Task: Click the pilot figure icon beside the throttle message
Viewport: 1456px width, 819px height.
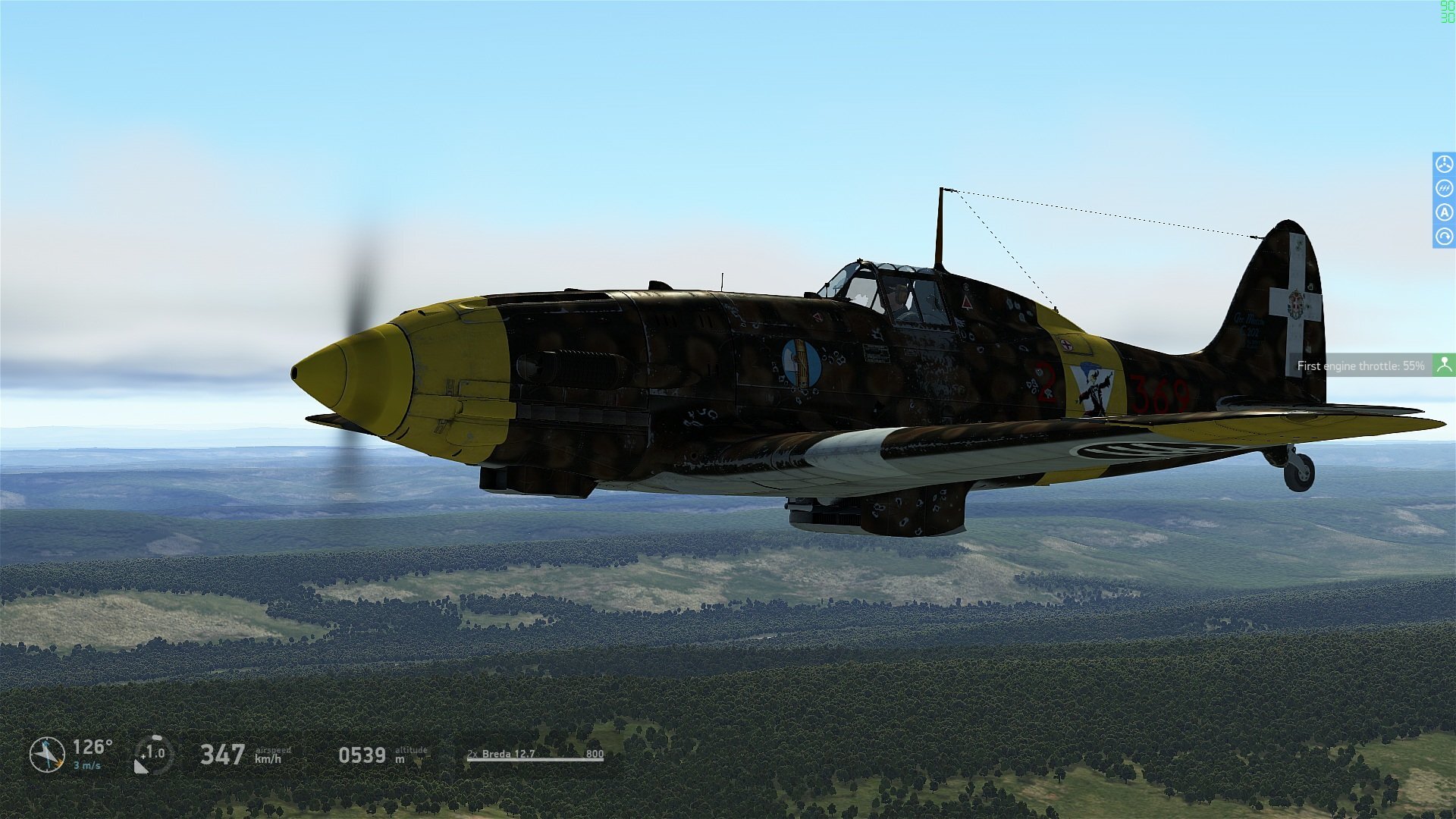Action: point(1445,365)
